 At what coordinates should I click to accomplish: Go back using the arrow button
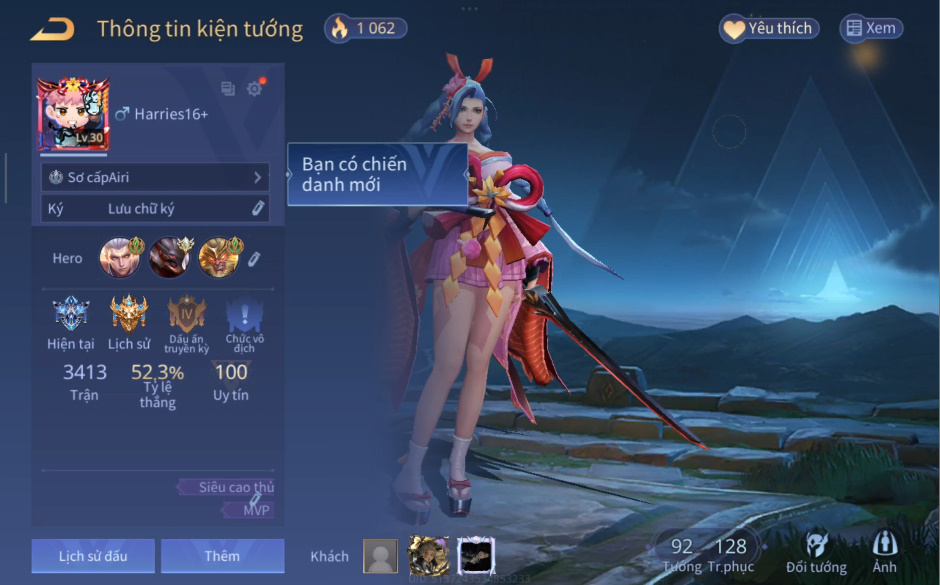[52, 29]
